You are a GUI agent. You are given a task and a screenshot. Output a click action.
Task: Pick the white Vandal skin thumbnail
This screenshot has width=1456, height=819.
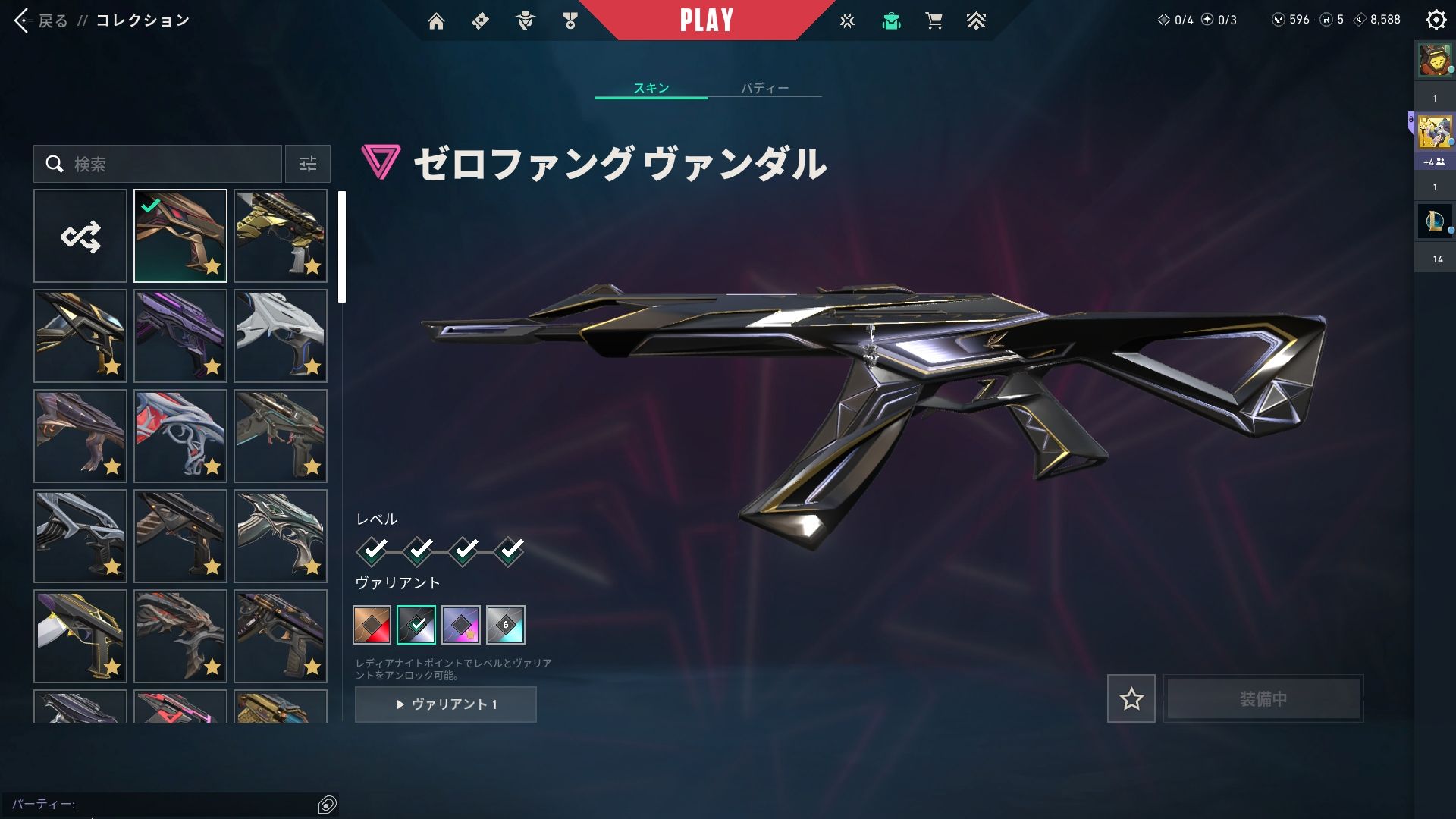pyautogui.click(x=281, y=336)
